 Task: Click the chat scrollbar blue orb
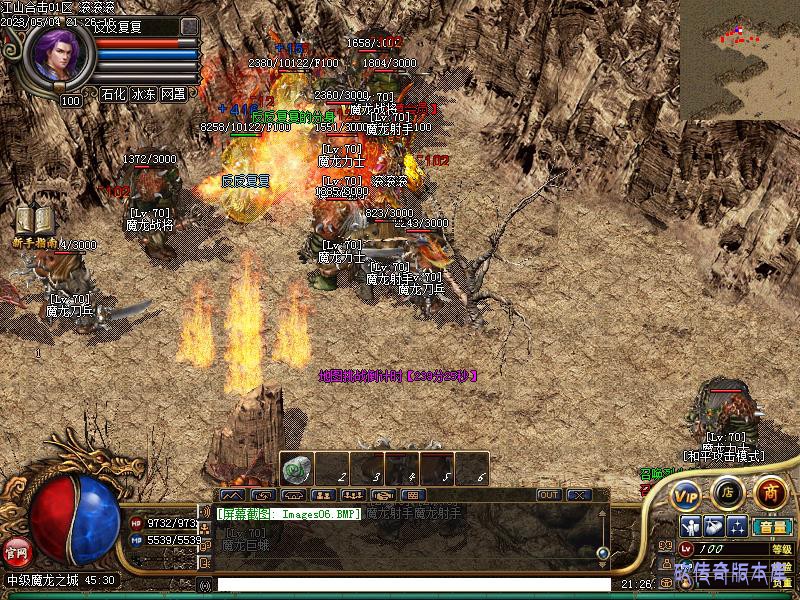[603, 552]
